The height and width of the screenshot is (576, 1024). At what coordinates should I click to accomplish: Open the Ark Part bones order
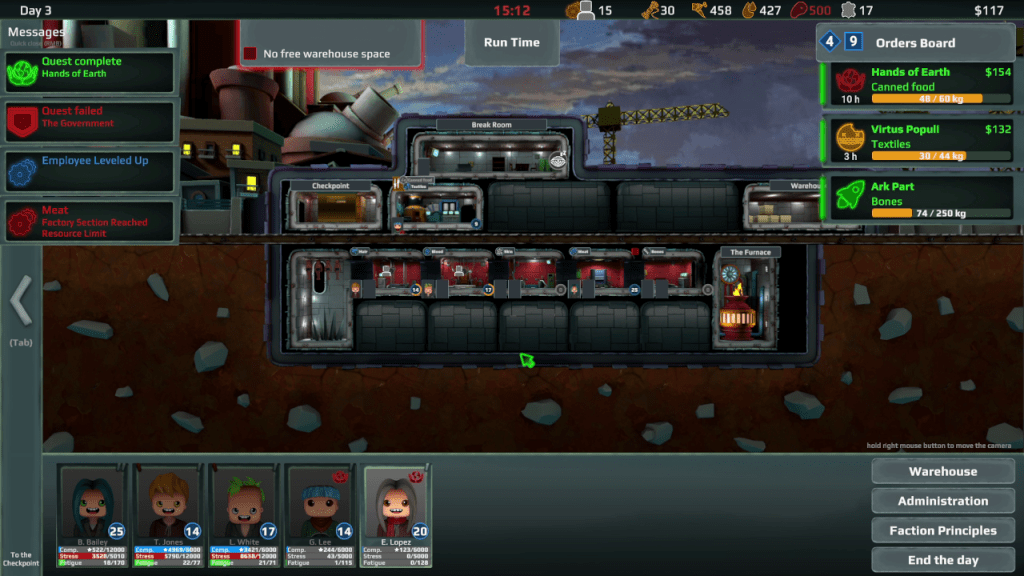point(920,199)
